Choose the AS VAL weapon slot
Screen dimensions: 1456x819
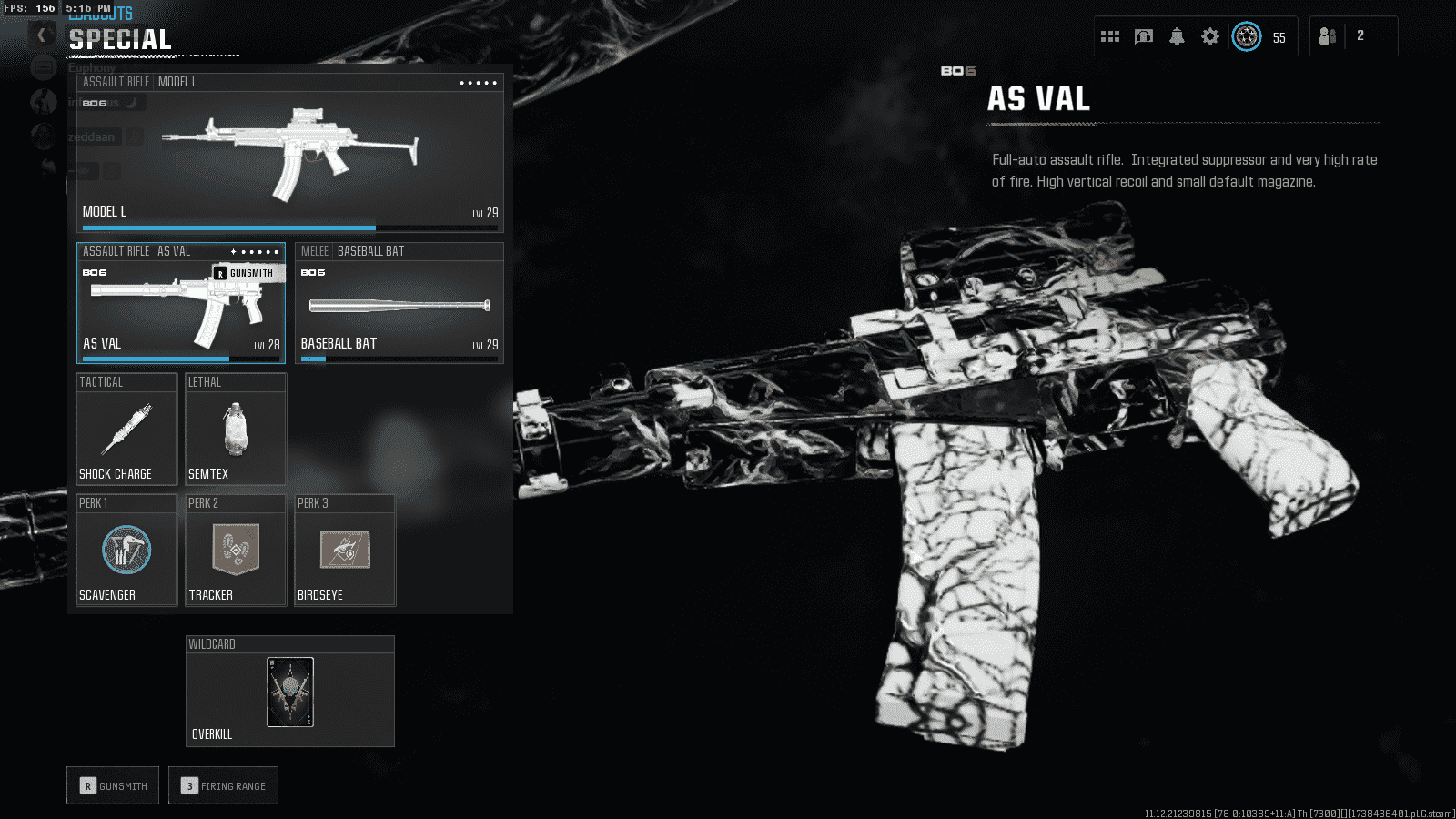(180, 303)
